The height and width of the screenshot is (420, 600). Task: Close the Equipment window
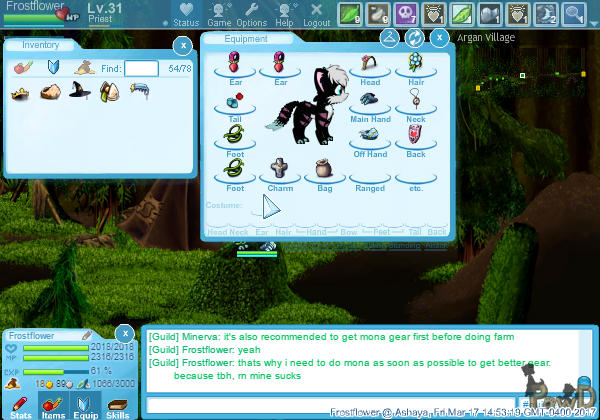(438, 38)
